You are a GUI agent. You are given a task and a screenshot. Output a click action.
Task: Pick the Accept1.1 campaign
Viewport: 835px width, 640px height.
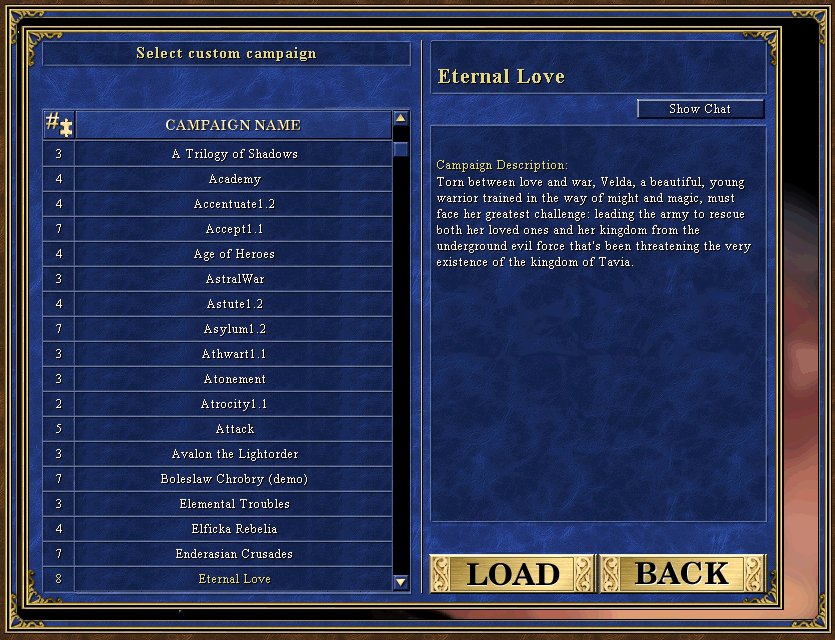tap(234, 229)
